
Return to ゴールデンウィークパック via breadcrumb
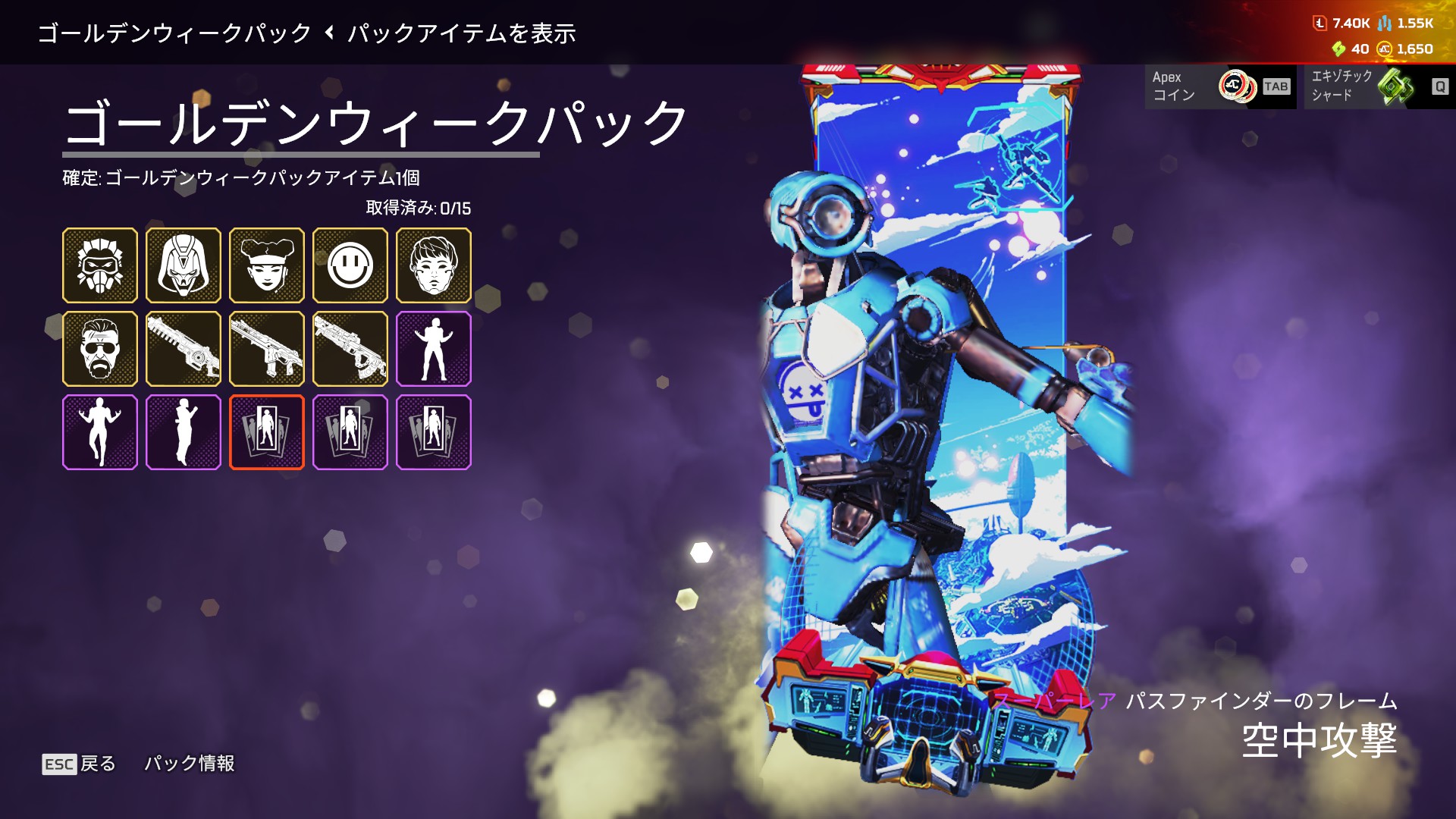tap(174, 33)
